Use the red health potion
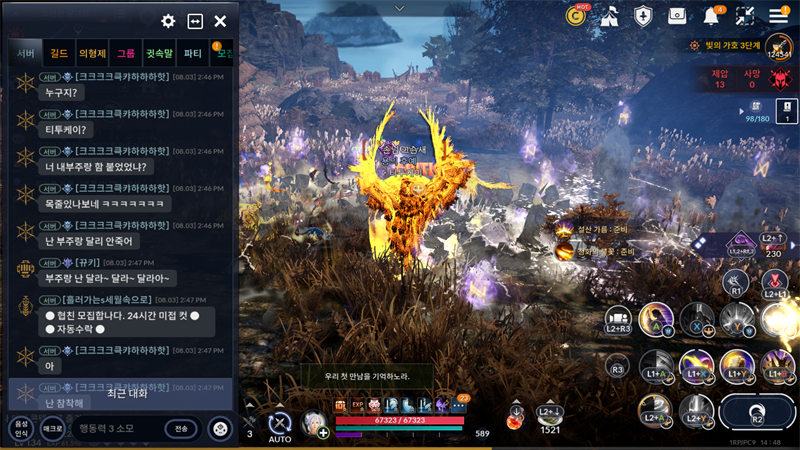 [515, 419]
